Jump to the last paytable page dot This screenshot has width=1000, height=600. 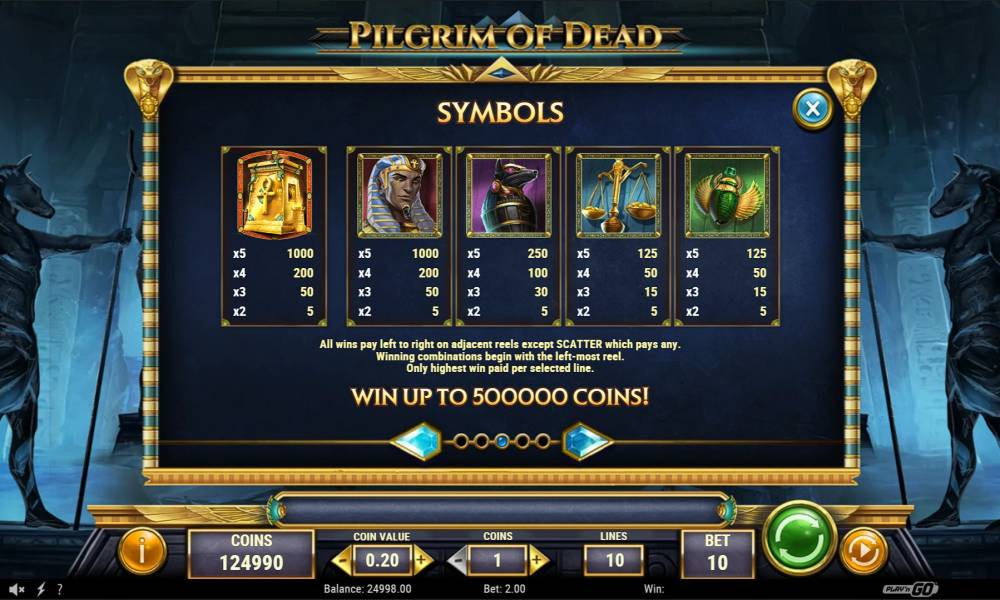click(542, 441)
